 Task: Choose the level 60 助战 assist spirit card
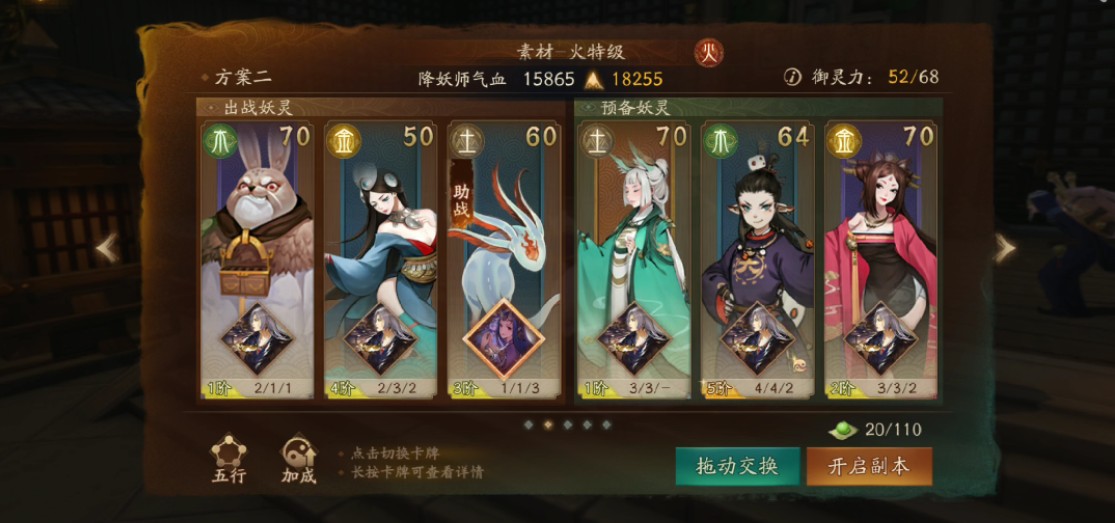[504, 260]
